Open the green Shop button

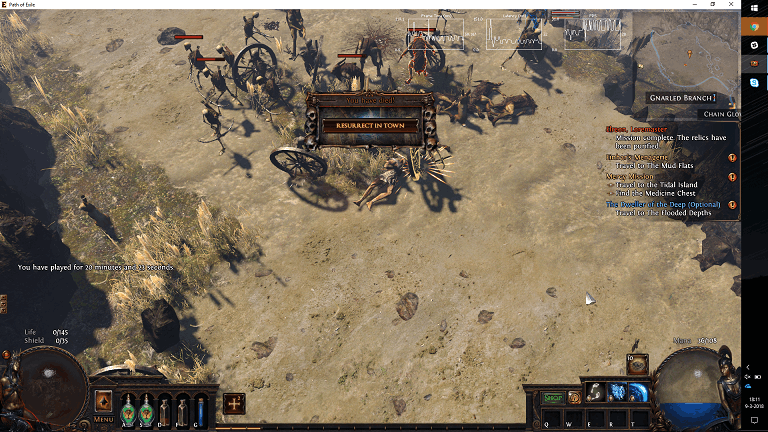click(552, 397)
